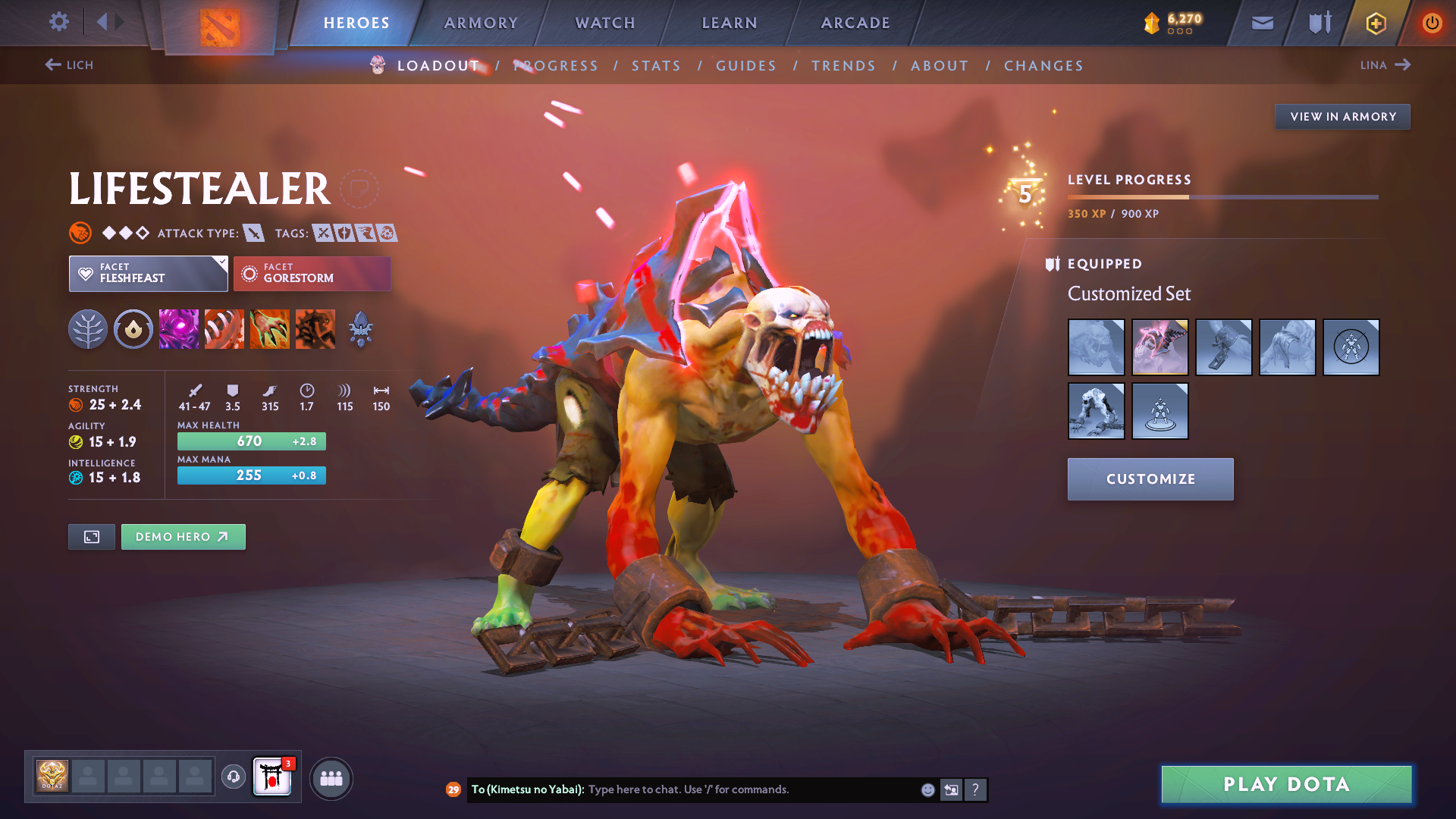Open the STATS section
The height and width of the screenshot is (819, 1456).
[655, 65]
